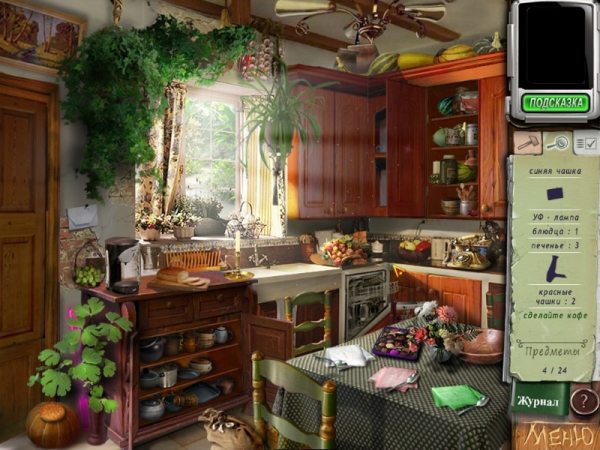Use the green Подсказка hint button
This screenshot has width=600, height=450.
[553, 102]
